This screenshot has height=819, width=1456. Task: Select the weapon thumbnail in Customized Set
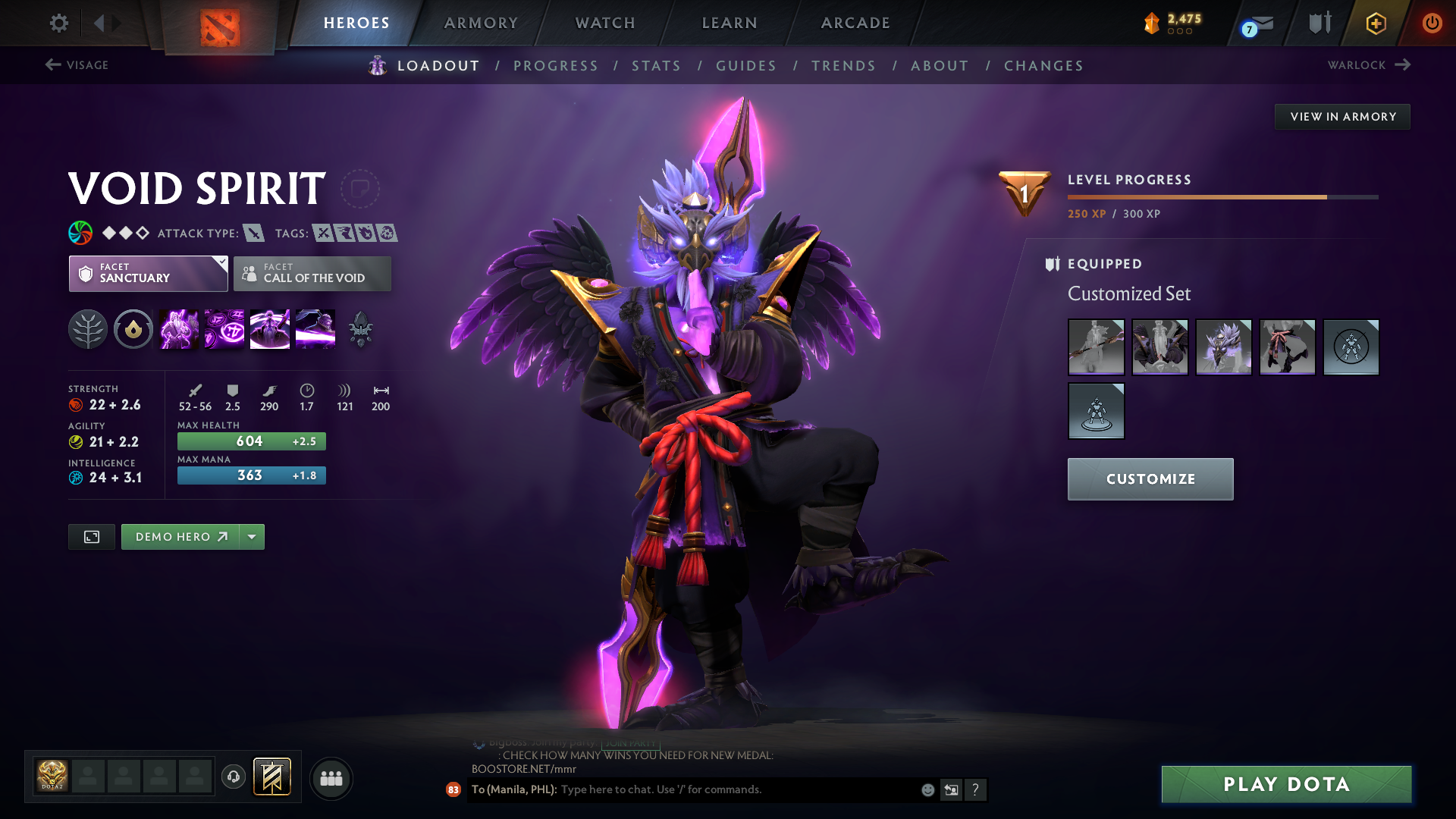coord(1096,347)
